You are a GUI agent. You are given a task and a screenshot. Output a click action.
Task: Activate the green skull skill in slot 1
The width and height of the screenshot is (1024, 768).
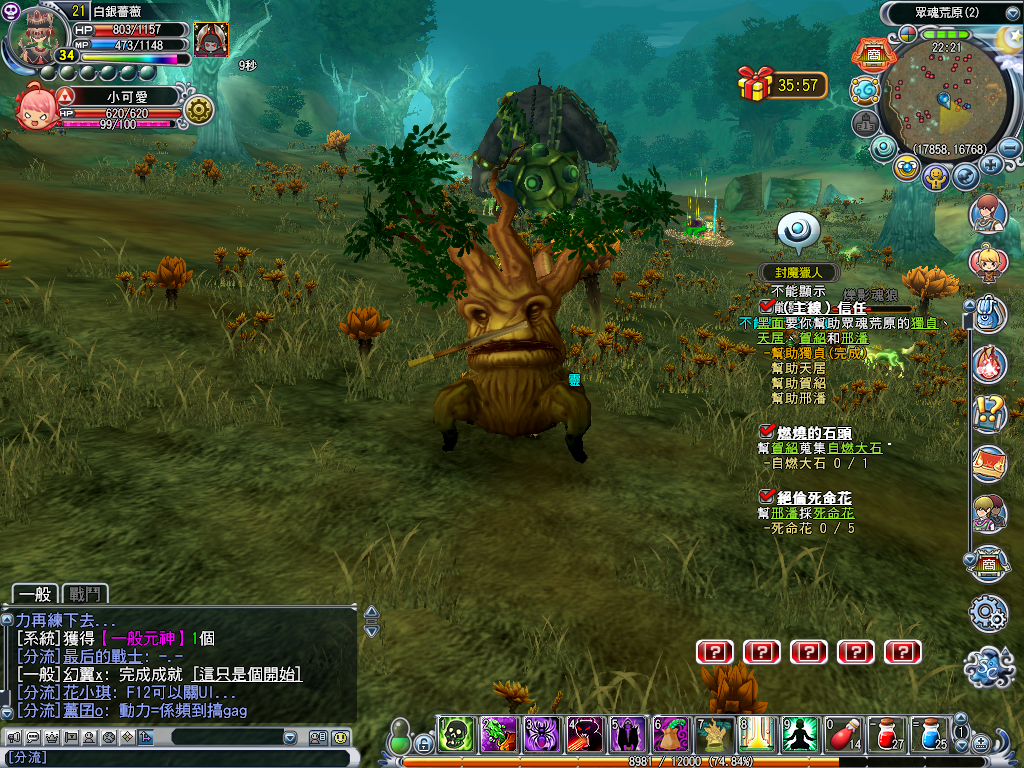pos(456,735)
